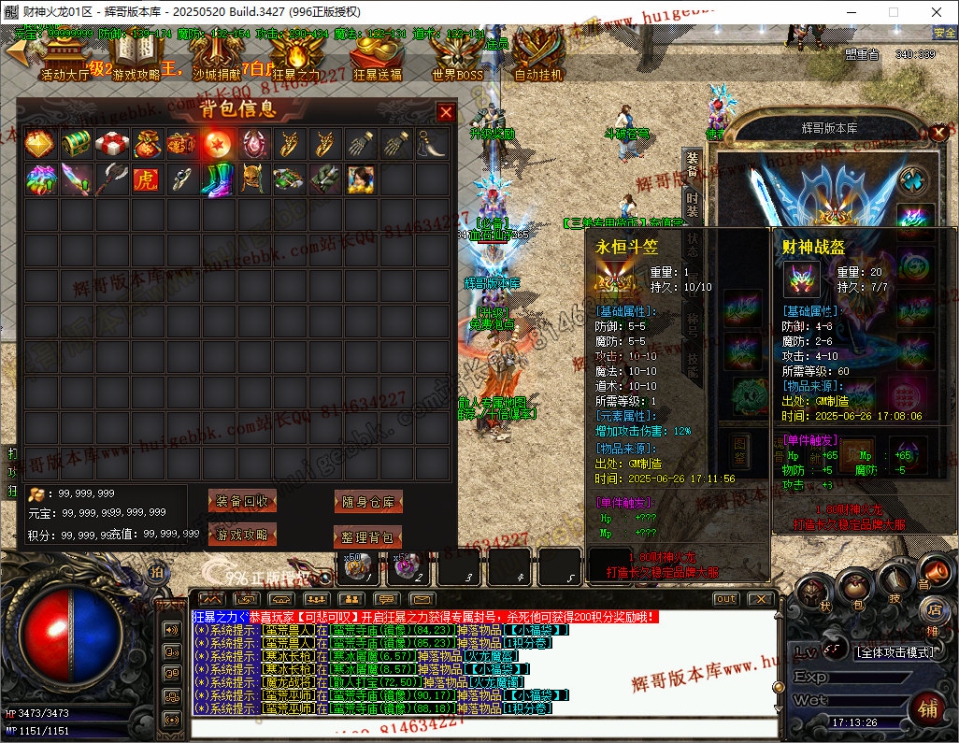Viewport: 959px width, 743px height.
Task: Open the 活动大厅 activity hall
Action: point(64,56)
